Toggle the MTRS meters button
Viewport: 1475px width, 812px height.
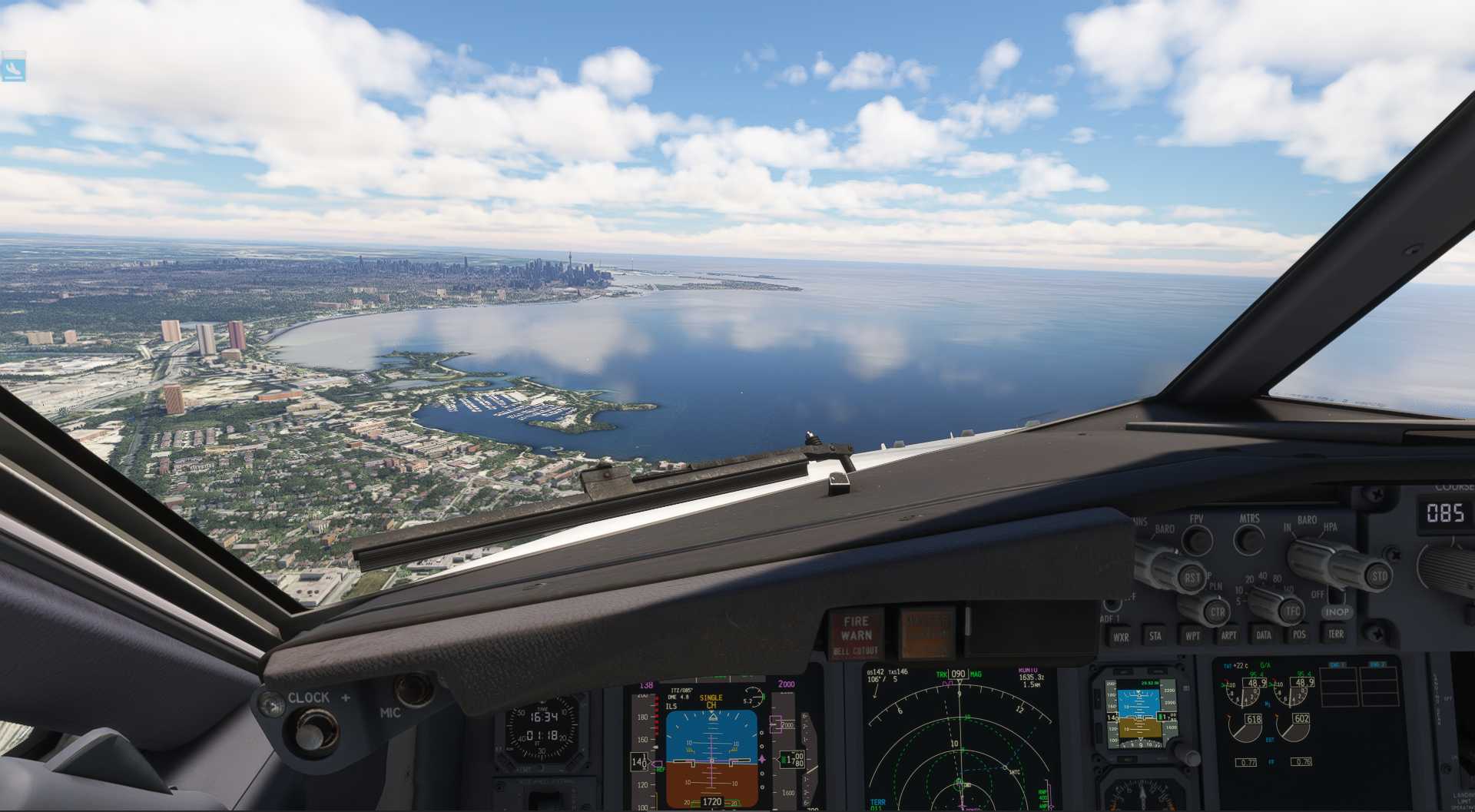[1249, 539]
